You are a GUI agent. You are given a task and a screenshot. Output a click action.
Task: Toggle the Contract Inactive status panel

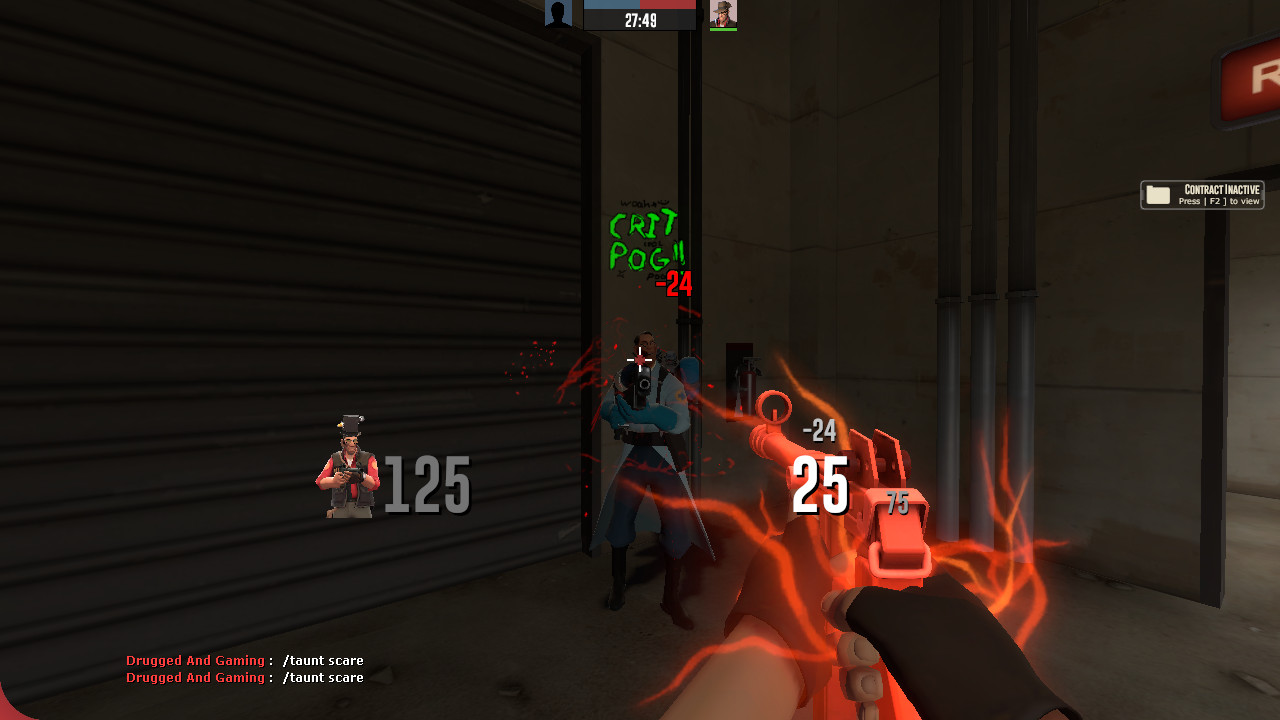[x=1202, y=194]
